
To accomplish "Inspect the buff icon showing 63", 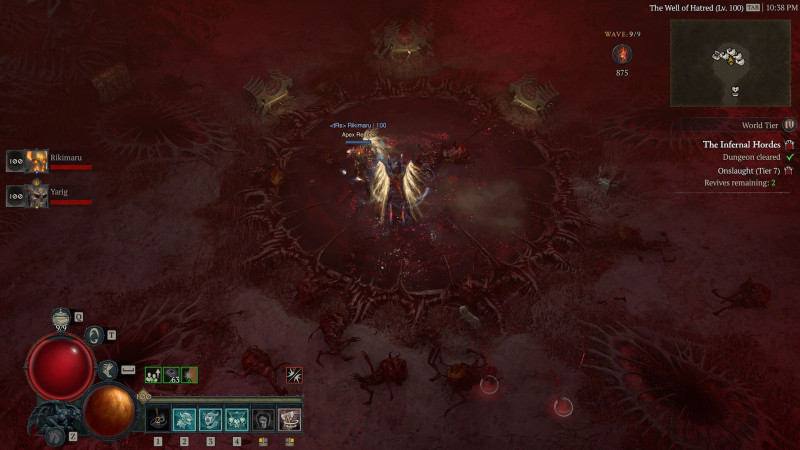I will 171,375.
